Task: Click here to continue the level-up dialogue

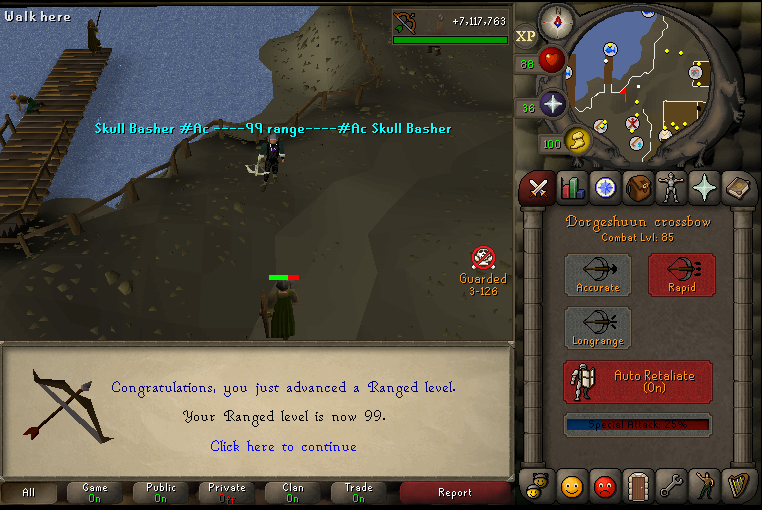Action: point(283,446)
